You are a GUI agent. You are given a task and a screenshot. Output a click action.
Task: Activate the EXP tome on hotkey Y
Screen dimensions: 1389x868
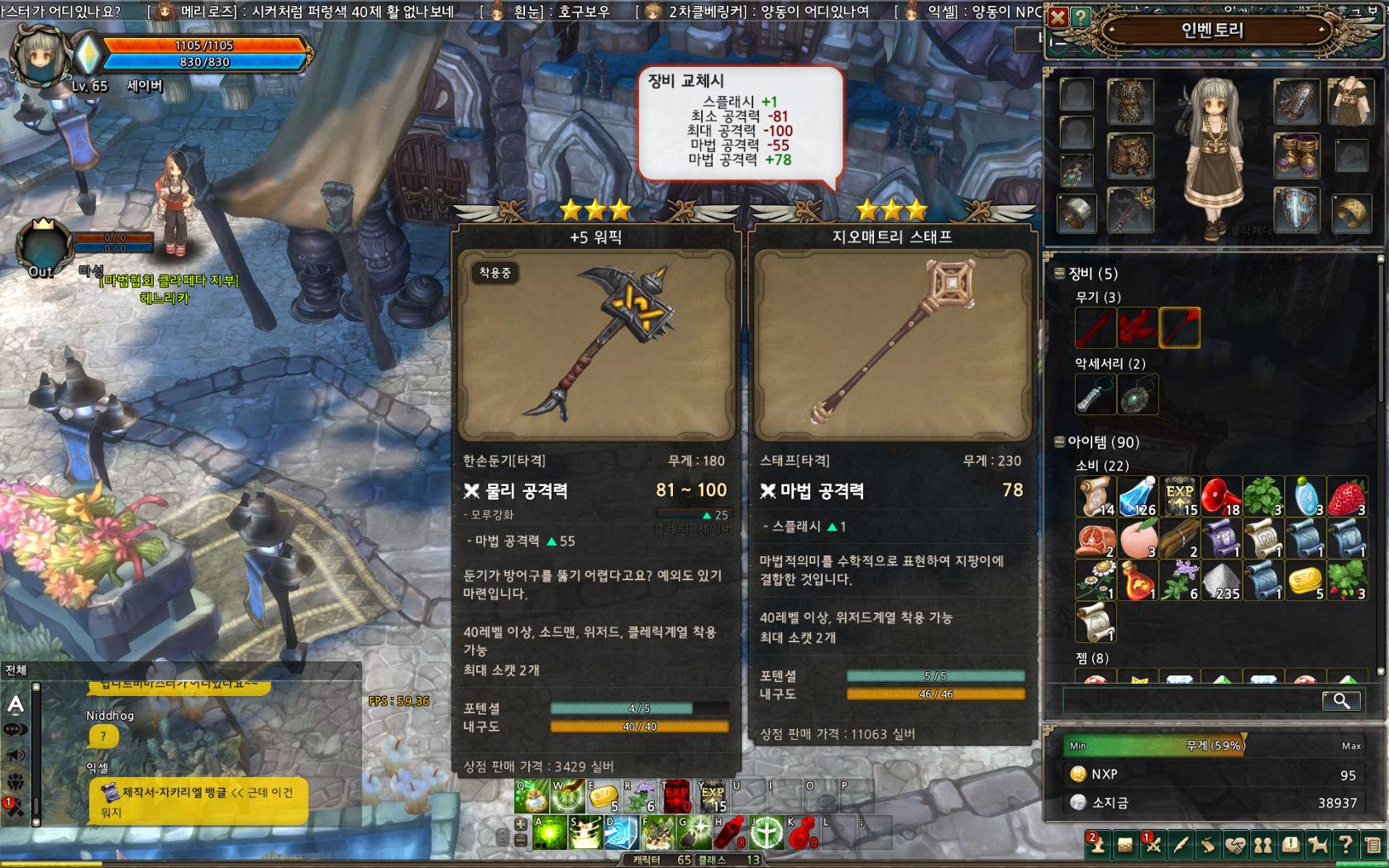[713, 796]
